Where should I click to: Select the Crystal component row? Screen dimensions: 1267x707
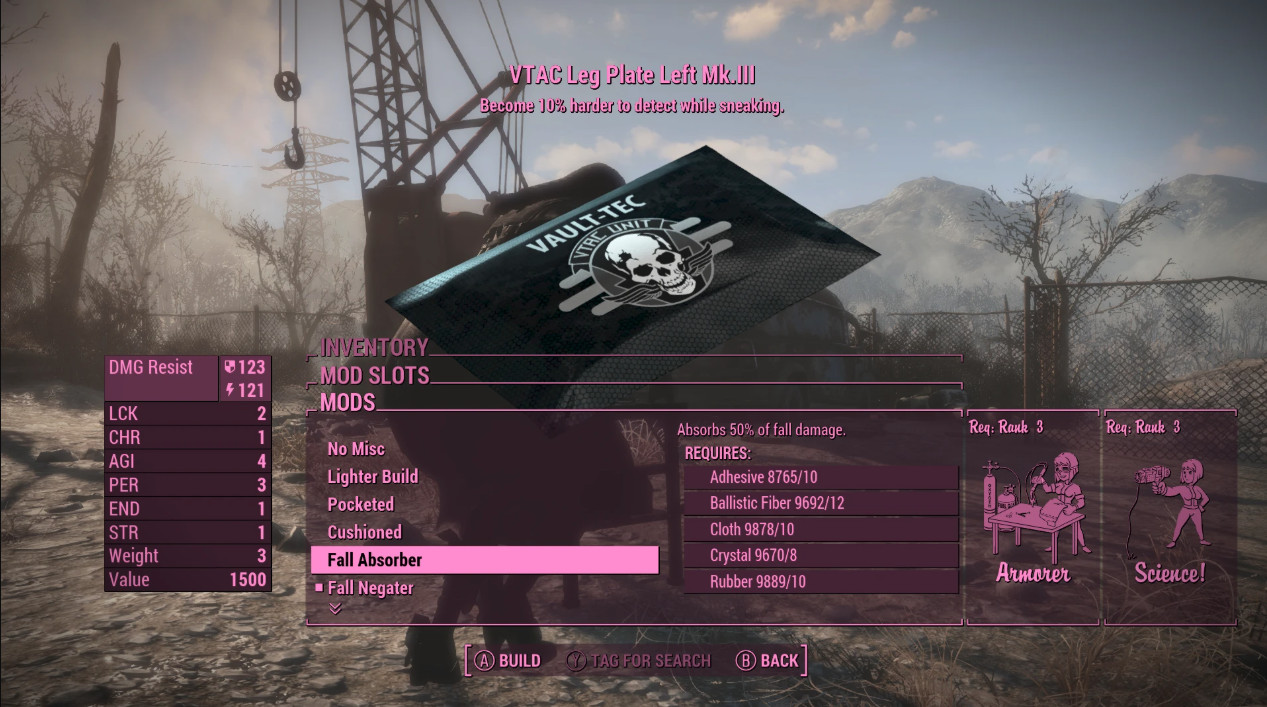[x=820, y=555]
